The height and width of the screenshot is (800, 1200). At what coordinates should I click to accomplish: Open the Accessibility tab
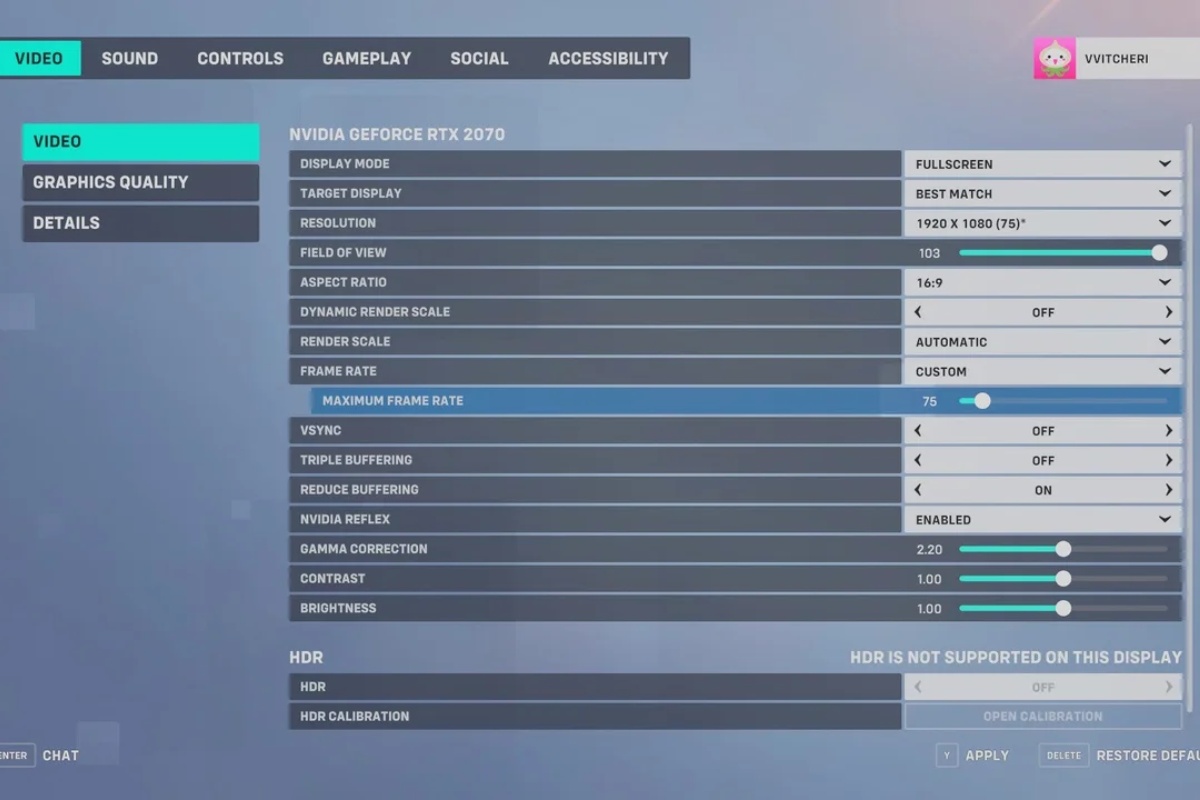pos(608,58)
